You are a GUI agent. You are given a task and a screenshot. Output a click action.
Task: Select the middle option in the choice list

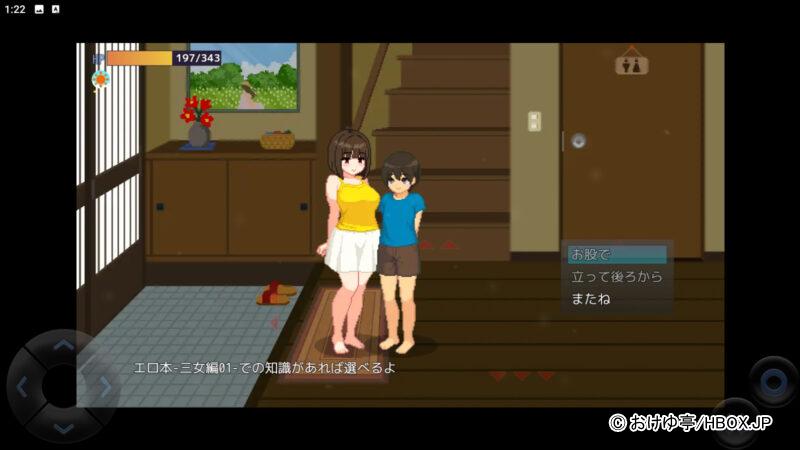tap(615, 277)
